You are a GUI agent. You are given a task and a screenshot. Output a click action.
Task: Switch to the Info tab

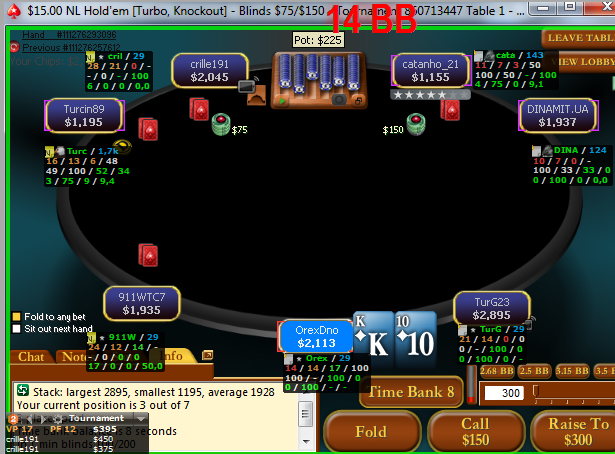click(x=171, y=356)
